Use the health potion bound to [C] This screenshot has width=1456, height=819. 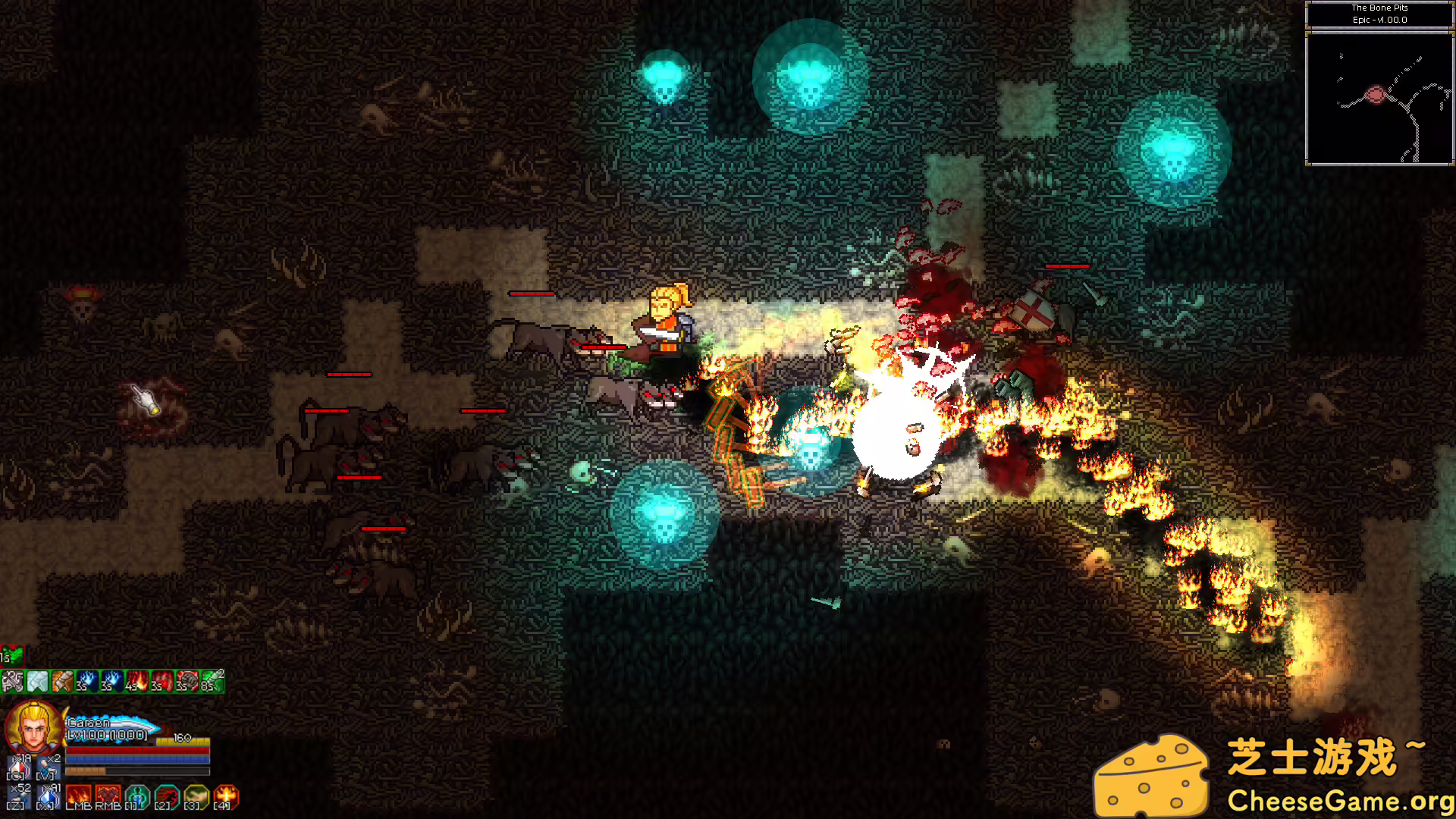click(17, 766)
